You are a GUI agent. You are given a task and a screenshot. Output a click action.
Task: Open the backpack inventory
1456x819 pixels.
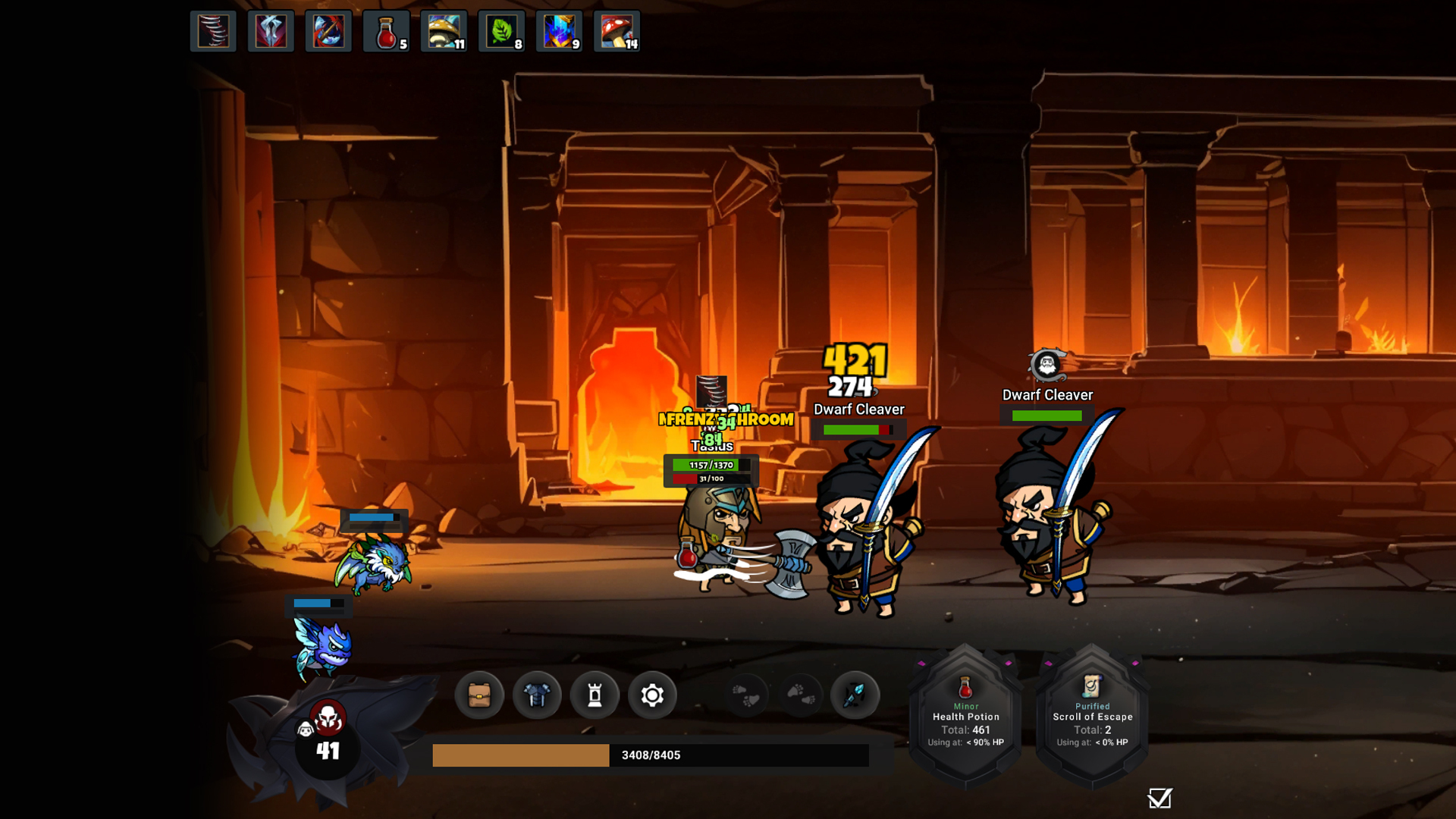click(479, 695)
